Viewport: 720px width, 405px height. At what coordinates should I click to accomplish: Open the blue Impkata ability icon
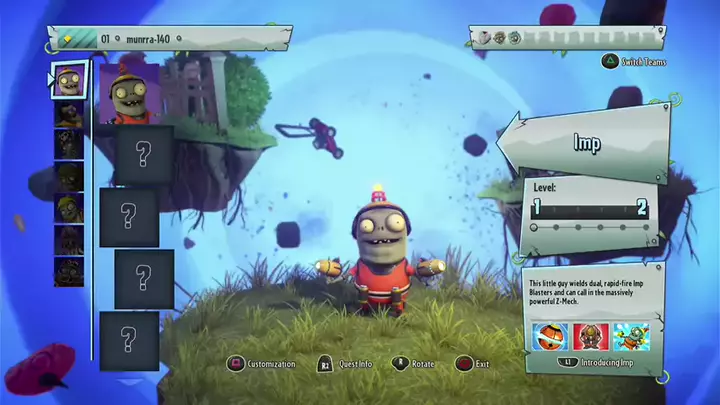point(631,337)
